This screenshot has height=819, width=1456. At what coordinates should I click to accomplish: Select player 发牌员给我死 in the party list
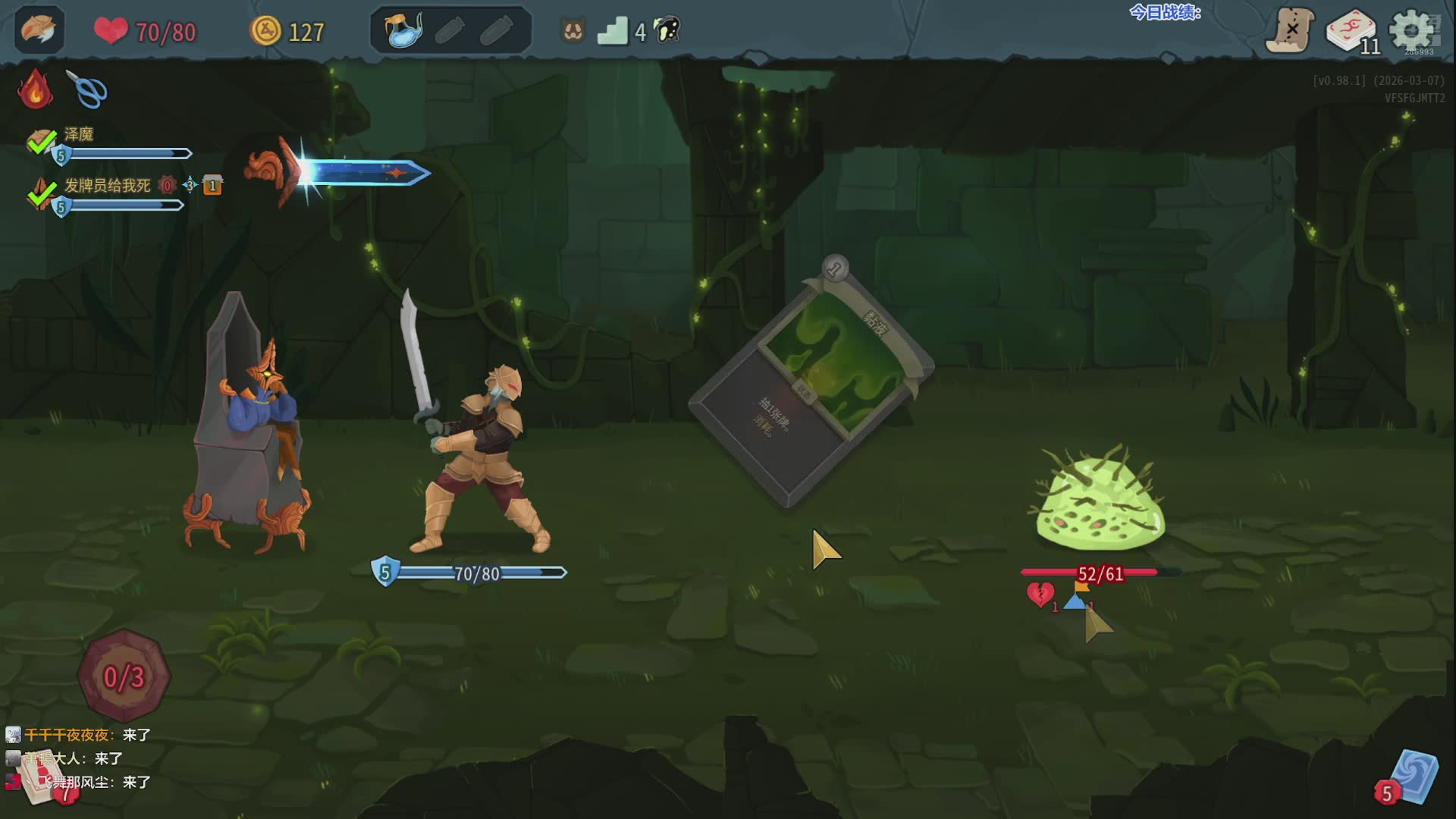[x=107, y=186]
